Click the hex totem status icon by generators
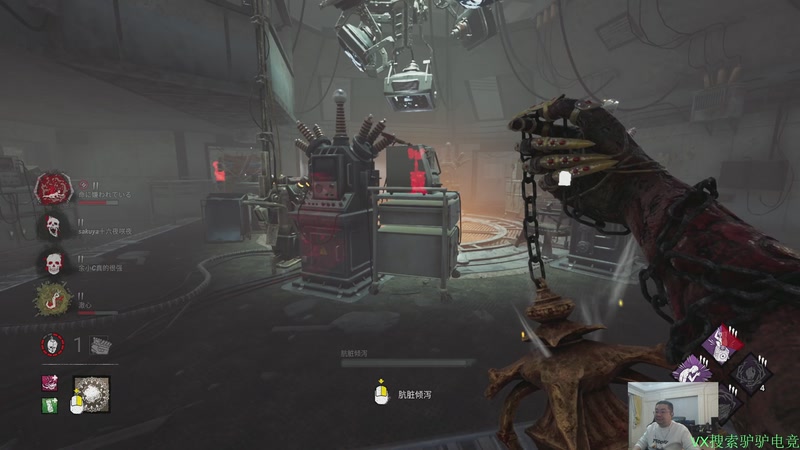Image resolution: width=800 pixels, height=450 pixels. (x=52, y=345)
